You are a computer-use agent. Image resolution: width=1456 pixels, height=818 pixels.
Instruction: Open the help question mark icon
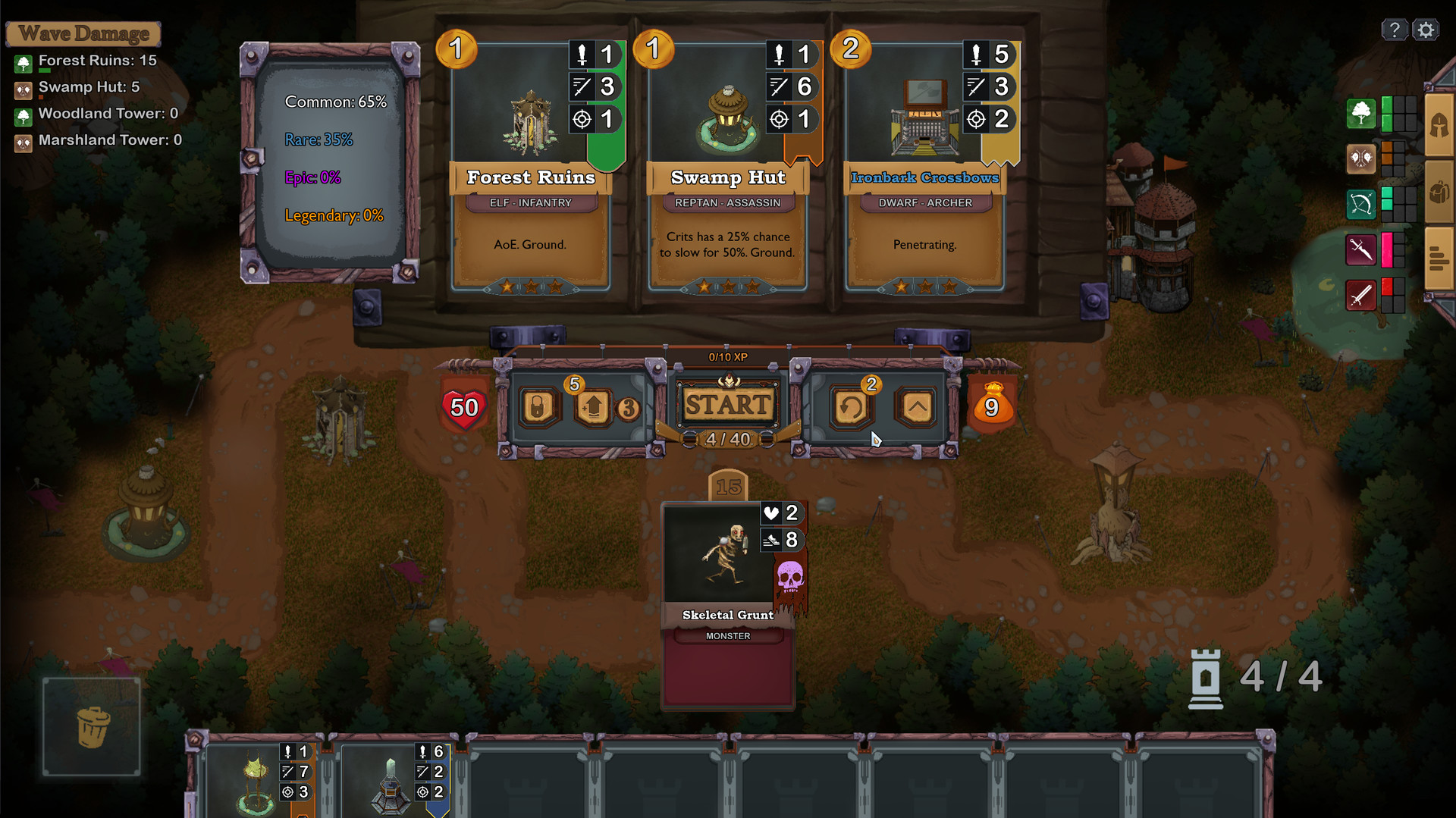tap(1395, 29)
